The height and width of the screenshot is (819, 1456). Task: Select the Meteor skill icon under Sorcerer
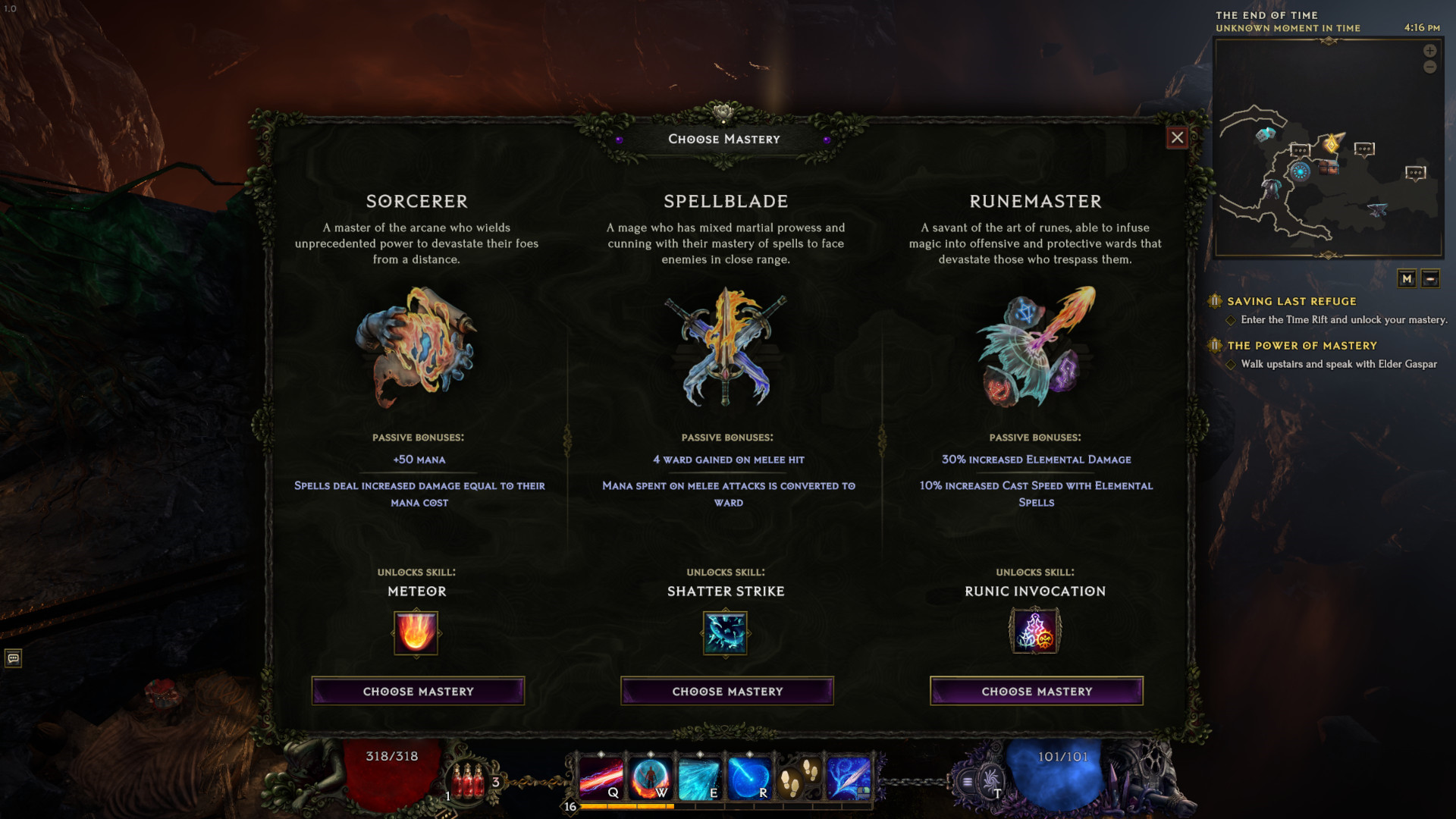coord(416,633)
